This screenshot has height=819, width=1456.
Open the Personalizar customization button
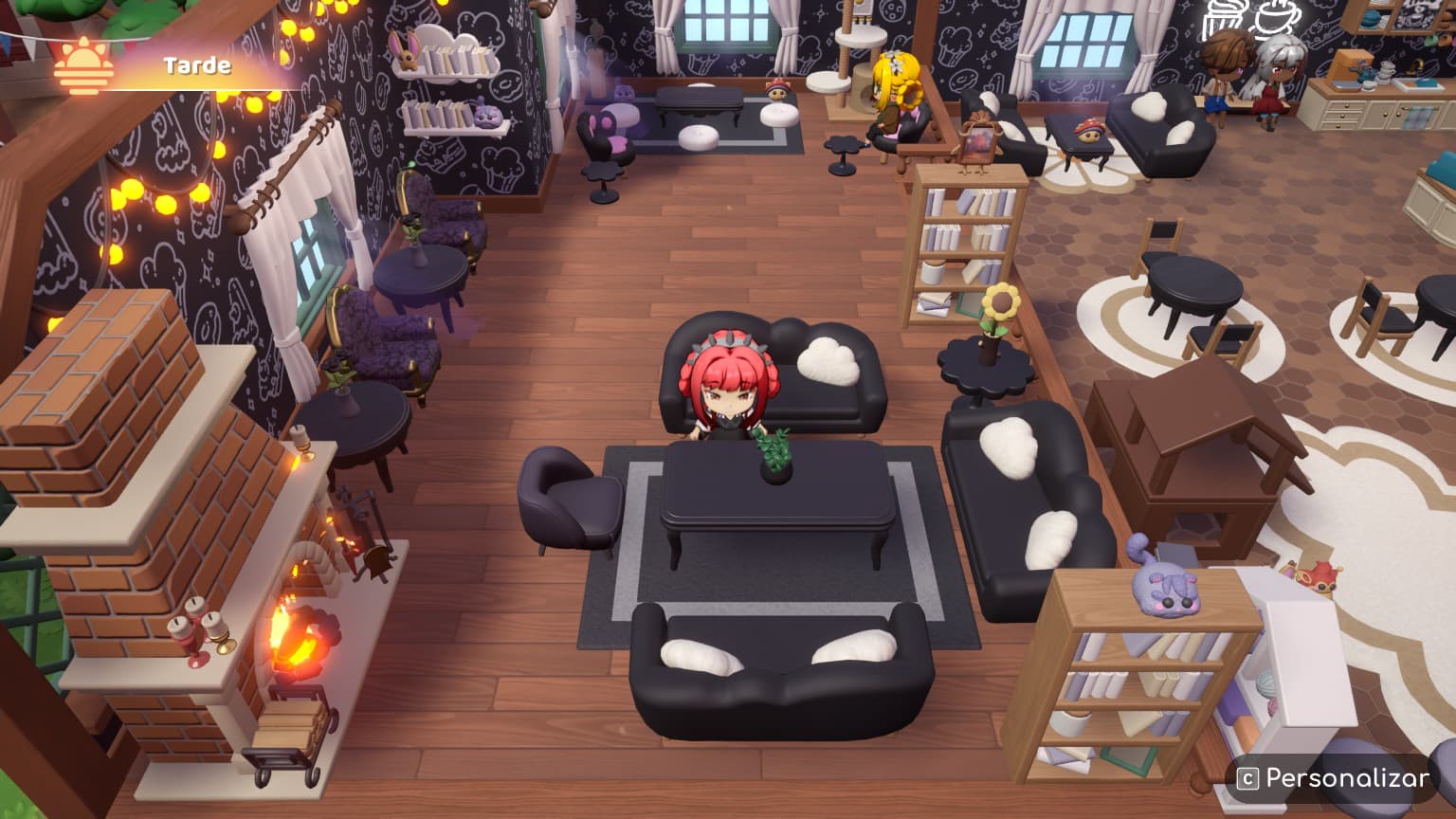click(1333, 778)
